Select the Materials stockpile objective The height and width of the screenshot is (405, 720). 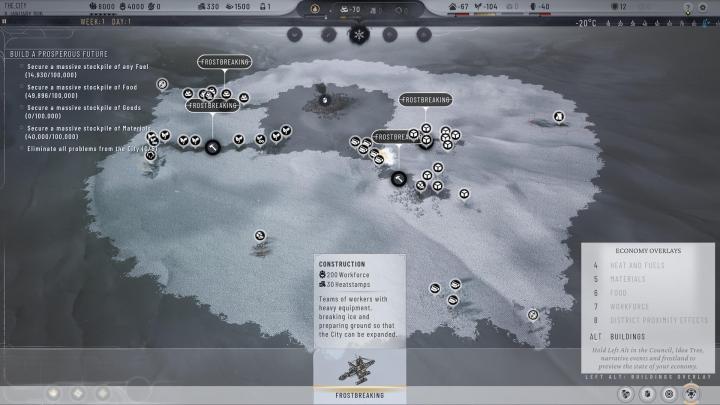88,129
